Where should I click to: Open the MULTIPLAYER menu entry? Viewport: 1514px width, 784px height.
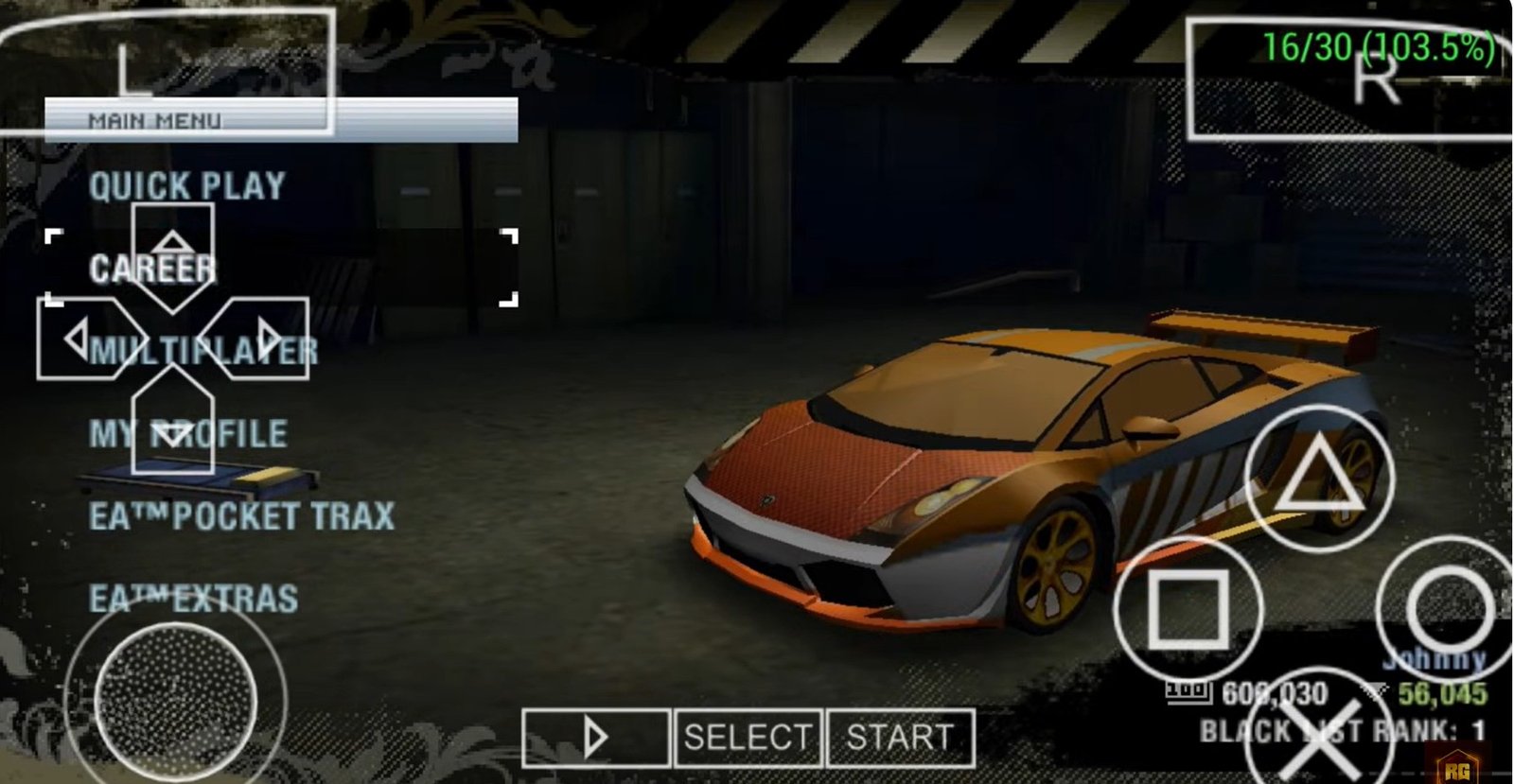point(204,350)
